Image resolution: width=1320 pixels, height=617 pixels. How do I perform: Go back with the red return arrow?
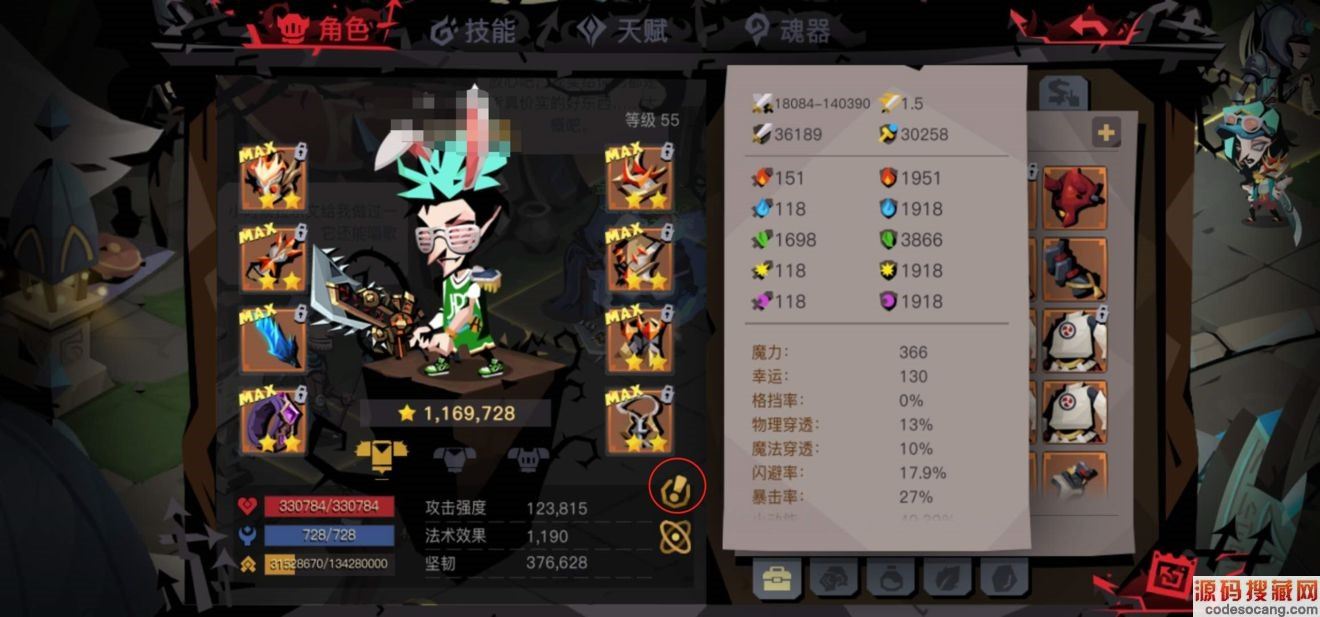point(1086,26)
